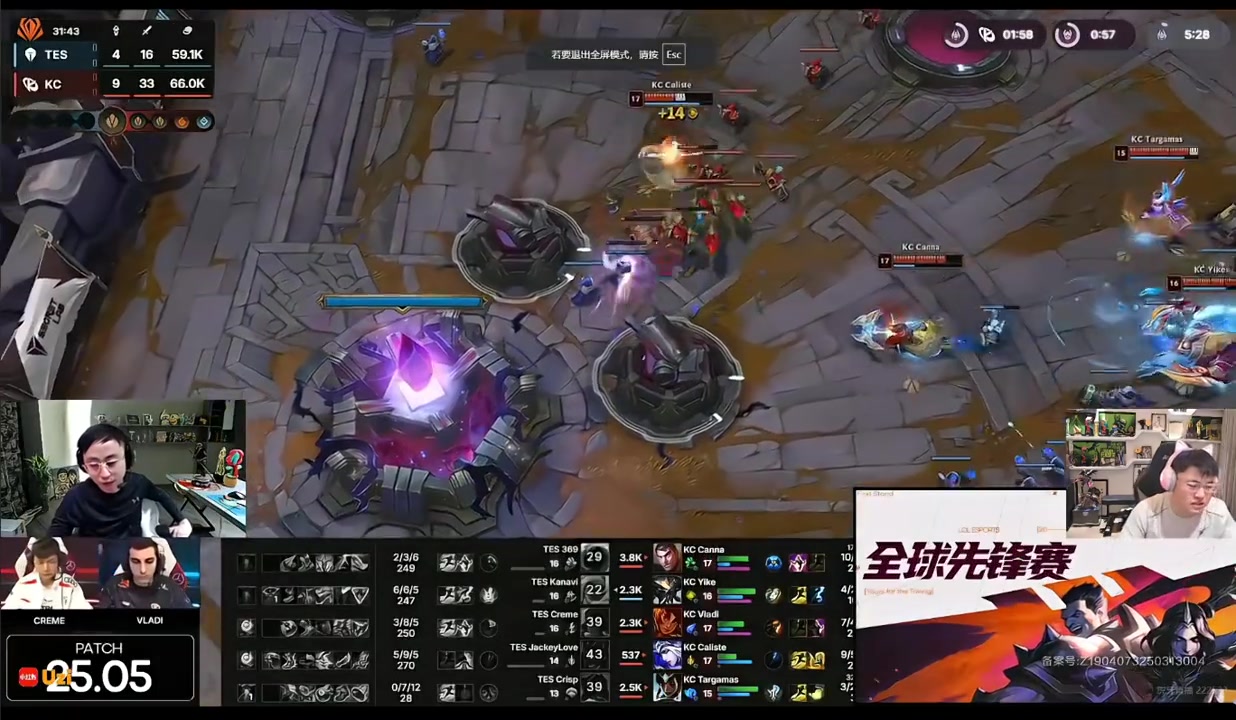Click the Creme player camera thumbnail
The width and height of the screenshot is (1236, 720).
click(48, 576)
